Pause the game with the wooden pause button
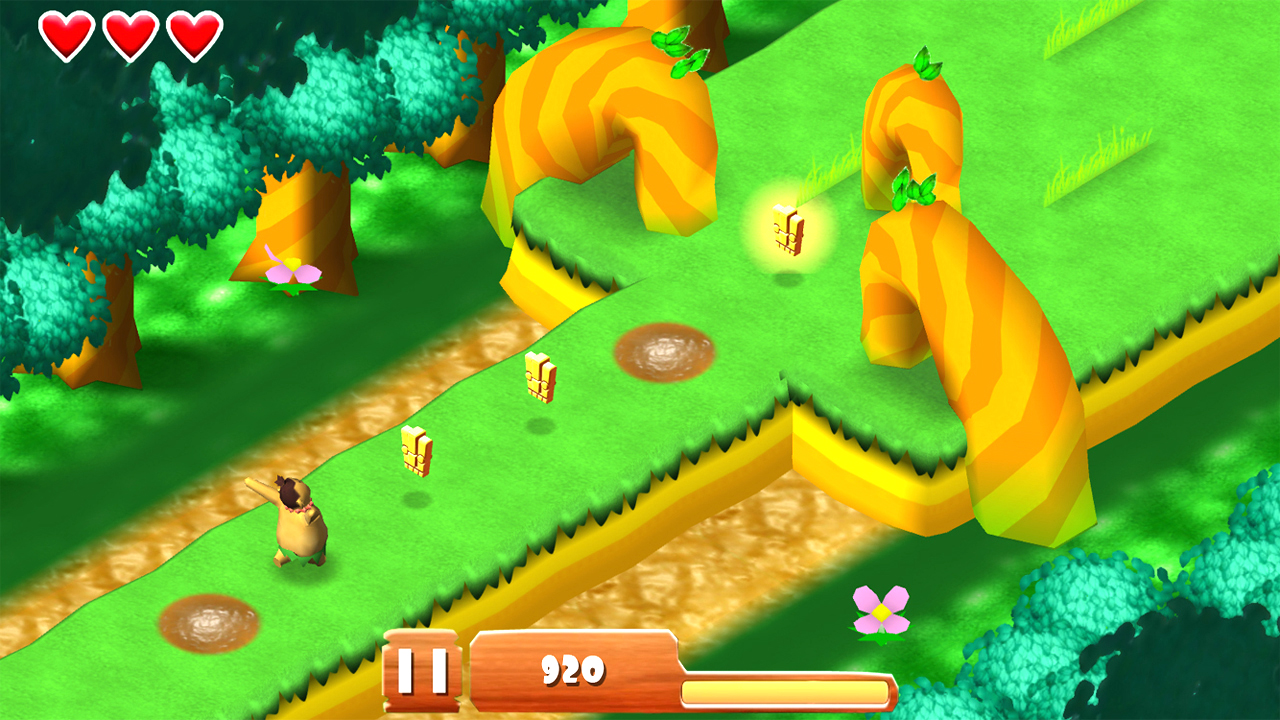 pyautogui.click(x=421, y=670)
